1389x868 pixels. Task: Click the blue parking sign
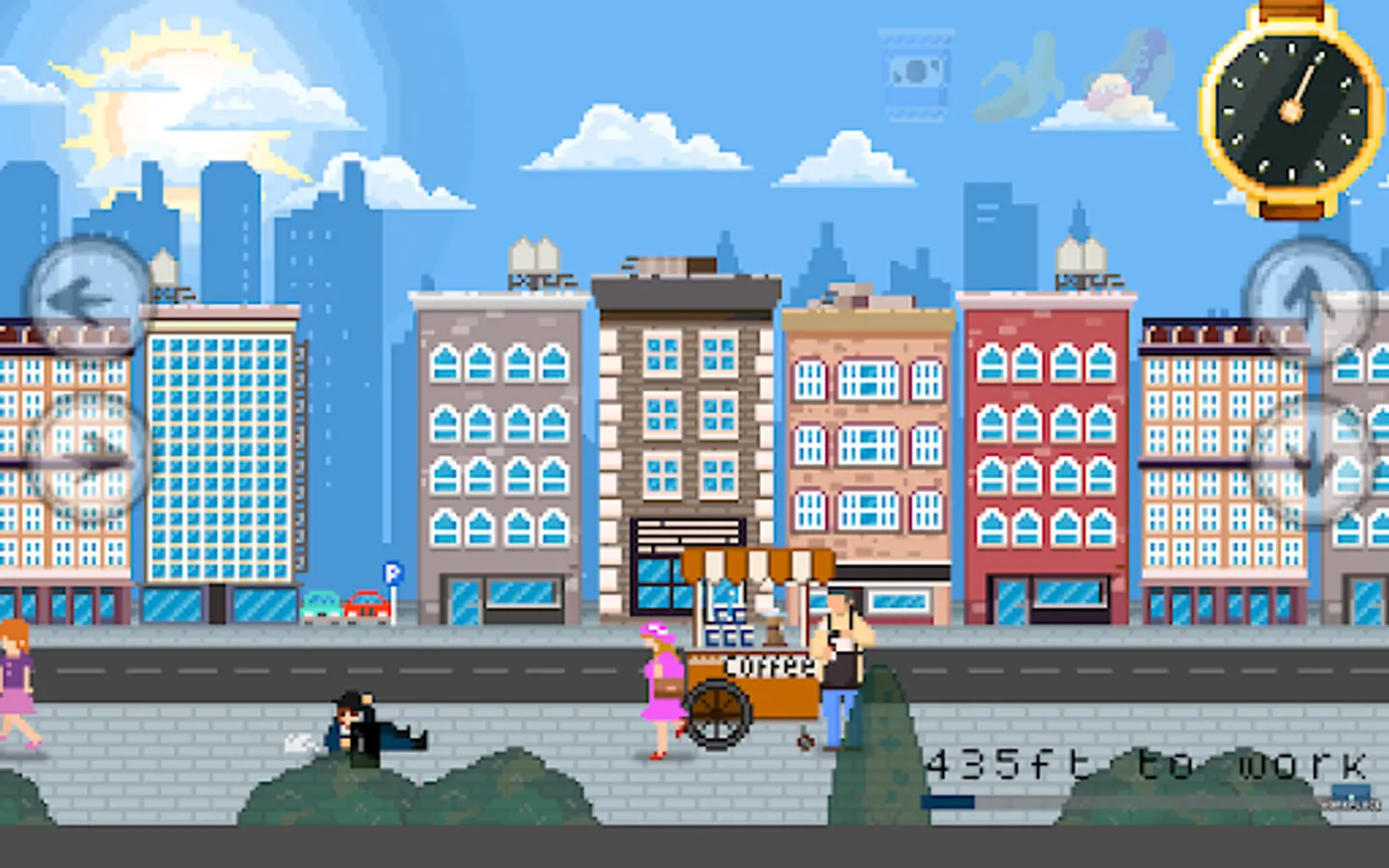389,573
